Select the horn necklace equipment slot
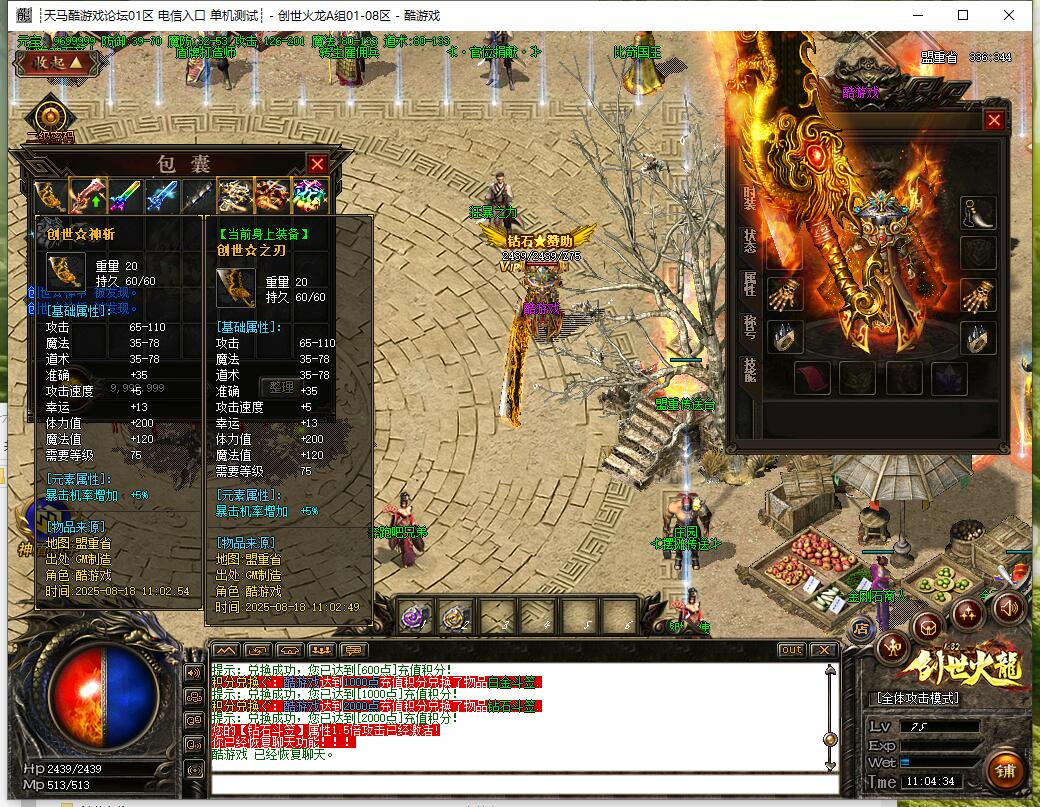The image size is (1040, 807). tap(978, 212)
